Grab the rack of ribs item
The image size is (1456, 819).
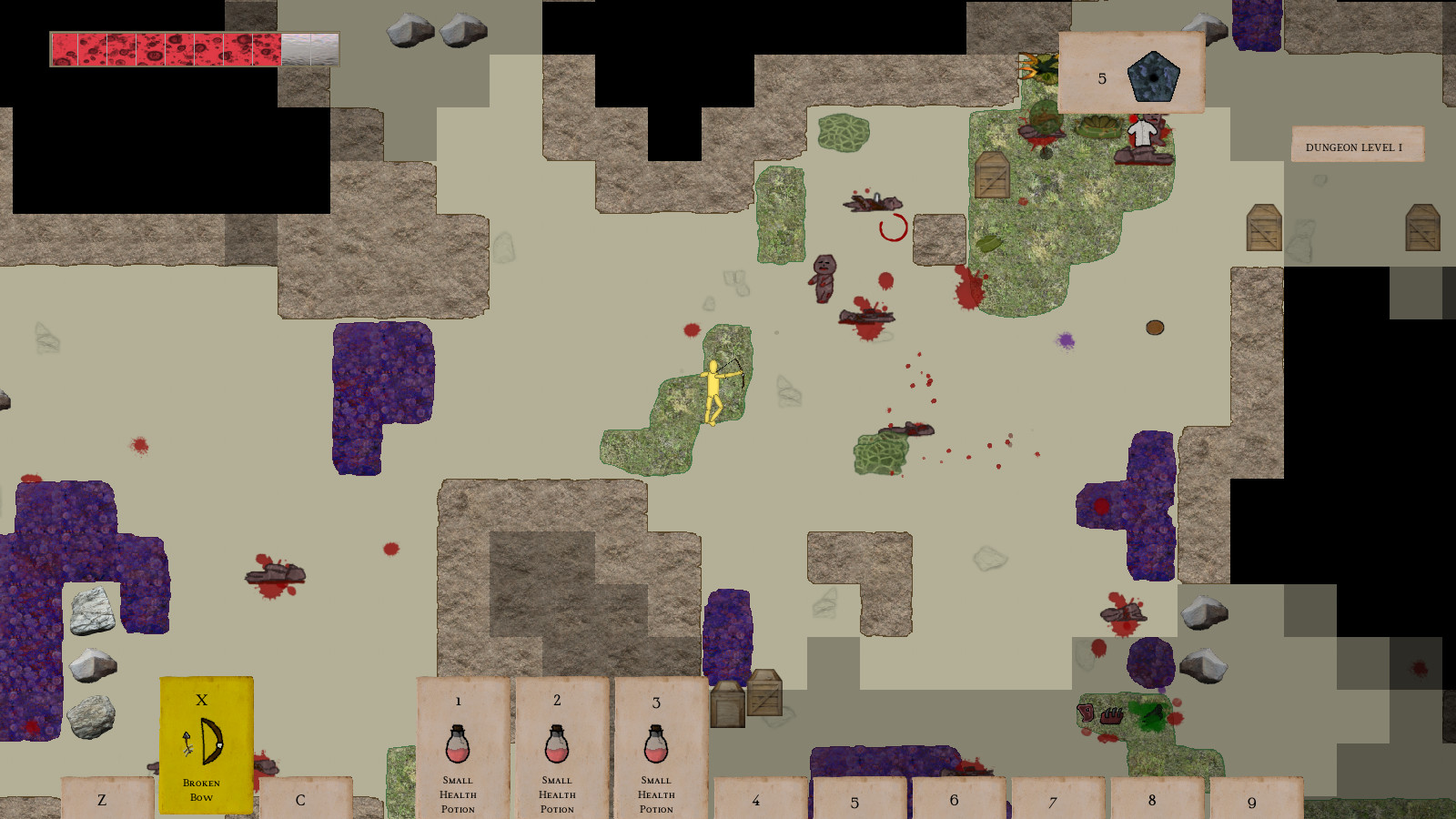pyautogui.click(x=1111, y=715)
